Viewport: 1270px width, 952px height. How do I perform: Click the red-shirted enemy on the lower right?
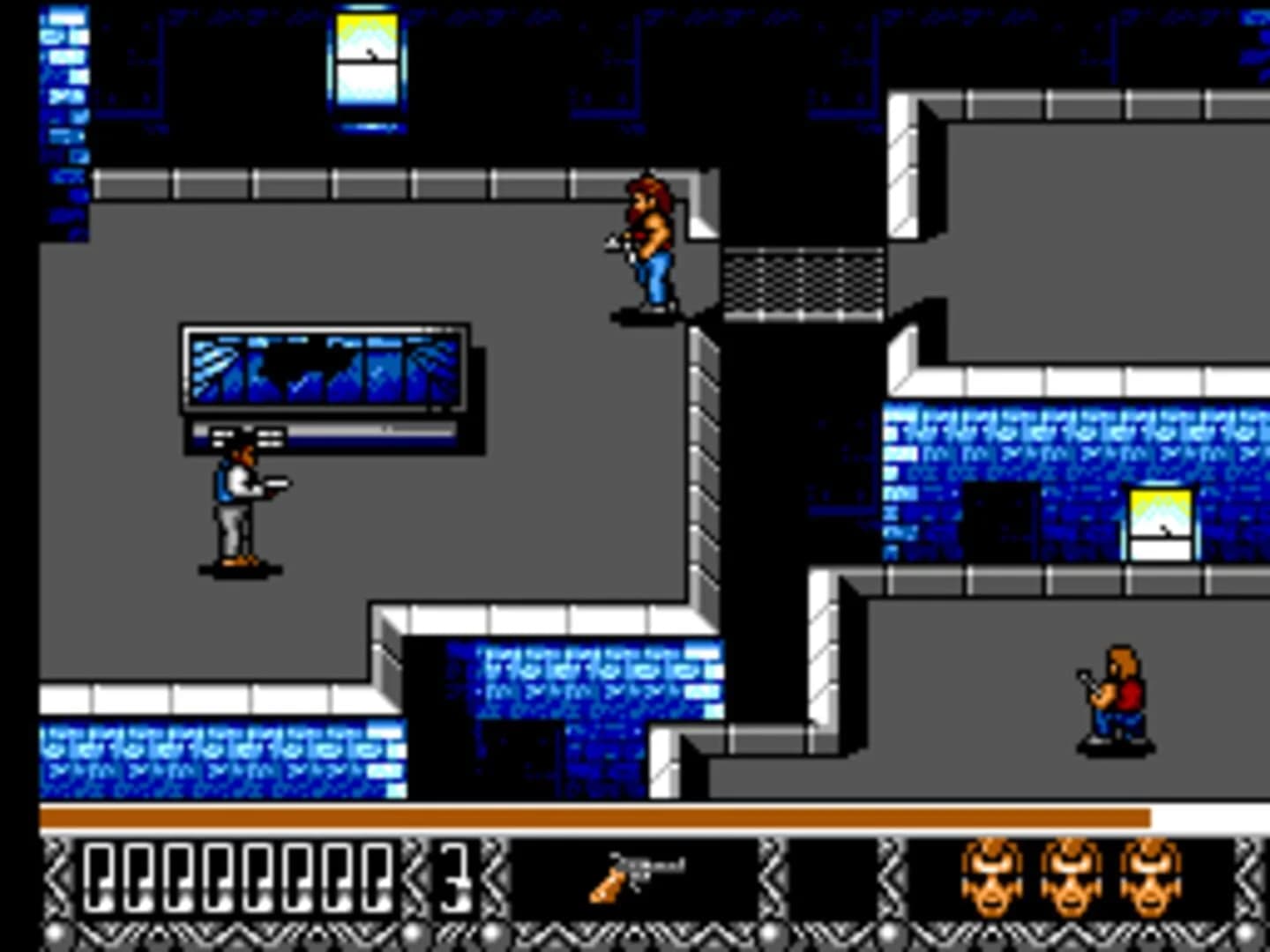[1116, 701]
